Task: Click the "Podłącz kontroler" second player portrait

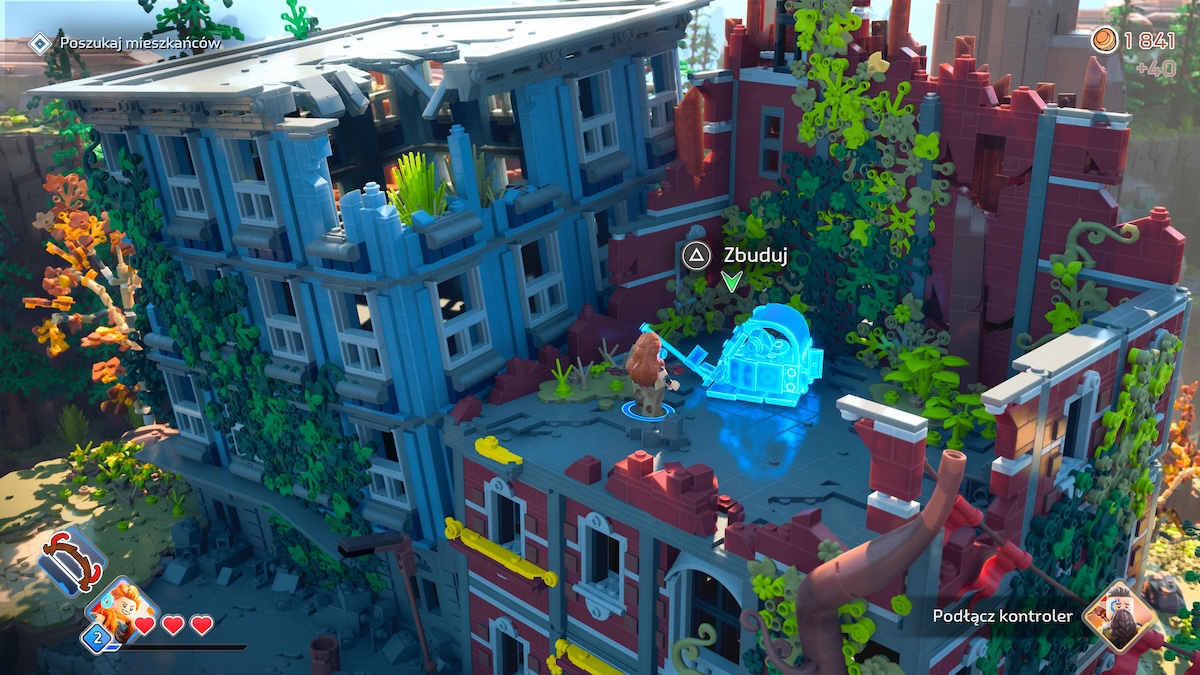Action: tap(1119, 613)
